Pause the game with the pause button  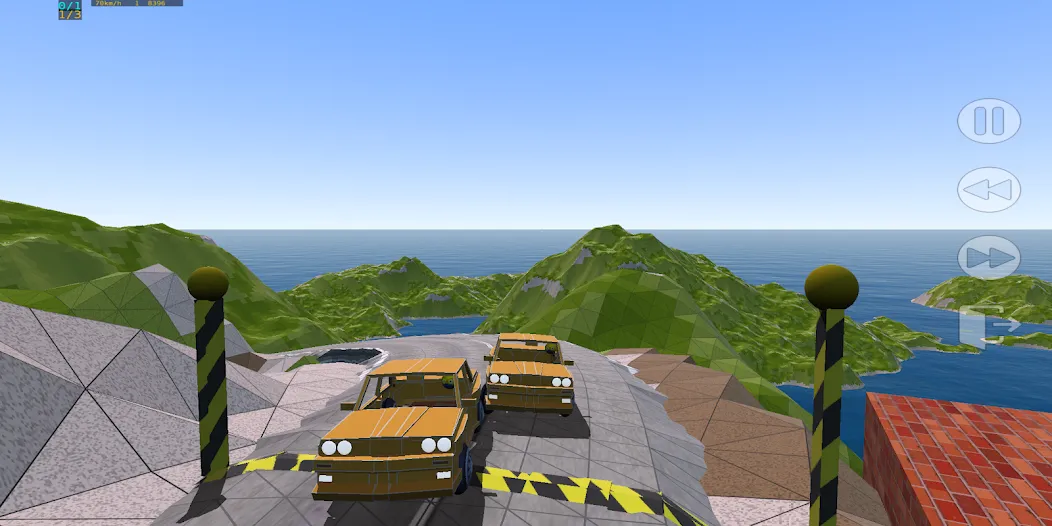click(x=988, y=121)
